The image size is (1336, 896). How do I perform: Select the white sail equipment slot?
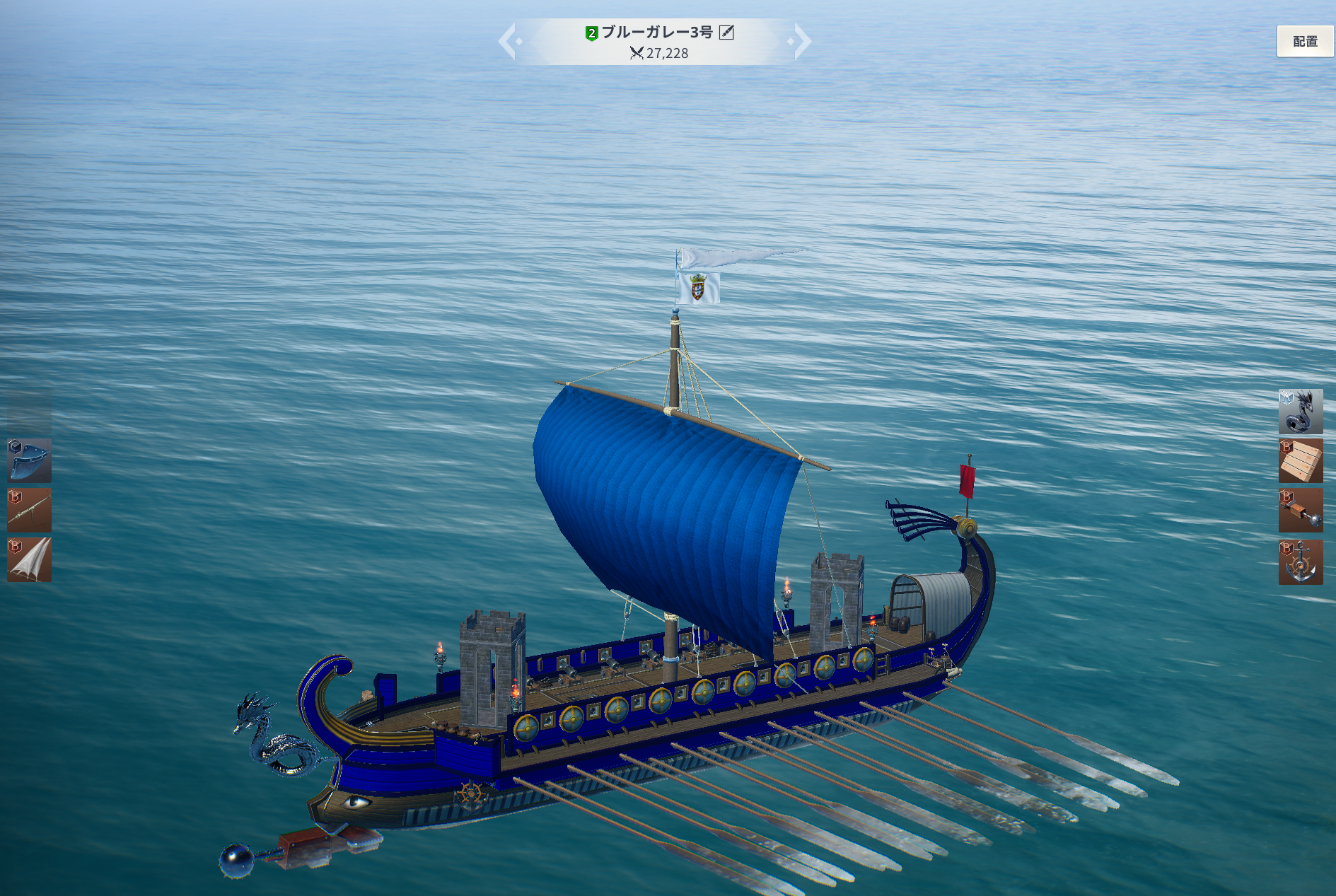[x=30, y=559]
